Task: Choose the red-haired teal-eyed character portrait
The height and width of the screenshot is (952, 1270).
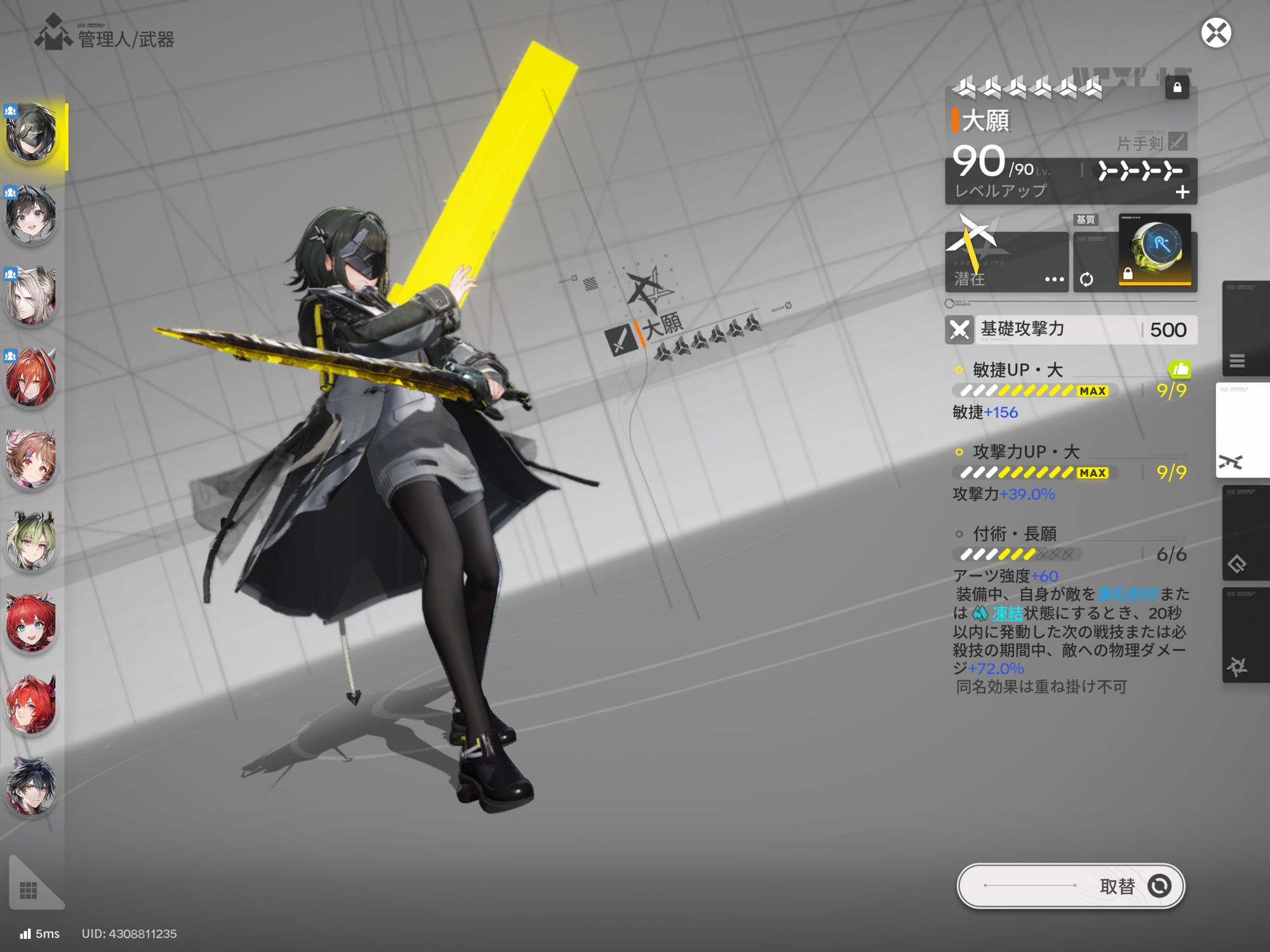Action: point(30,622)
